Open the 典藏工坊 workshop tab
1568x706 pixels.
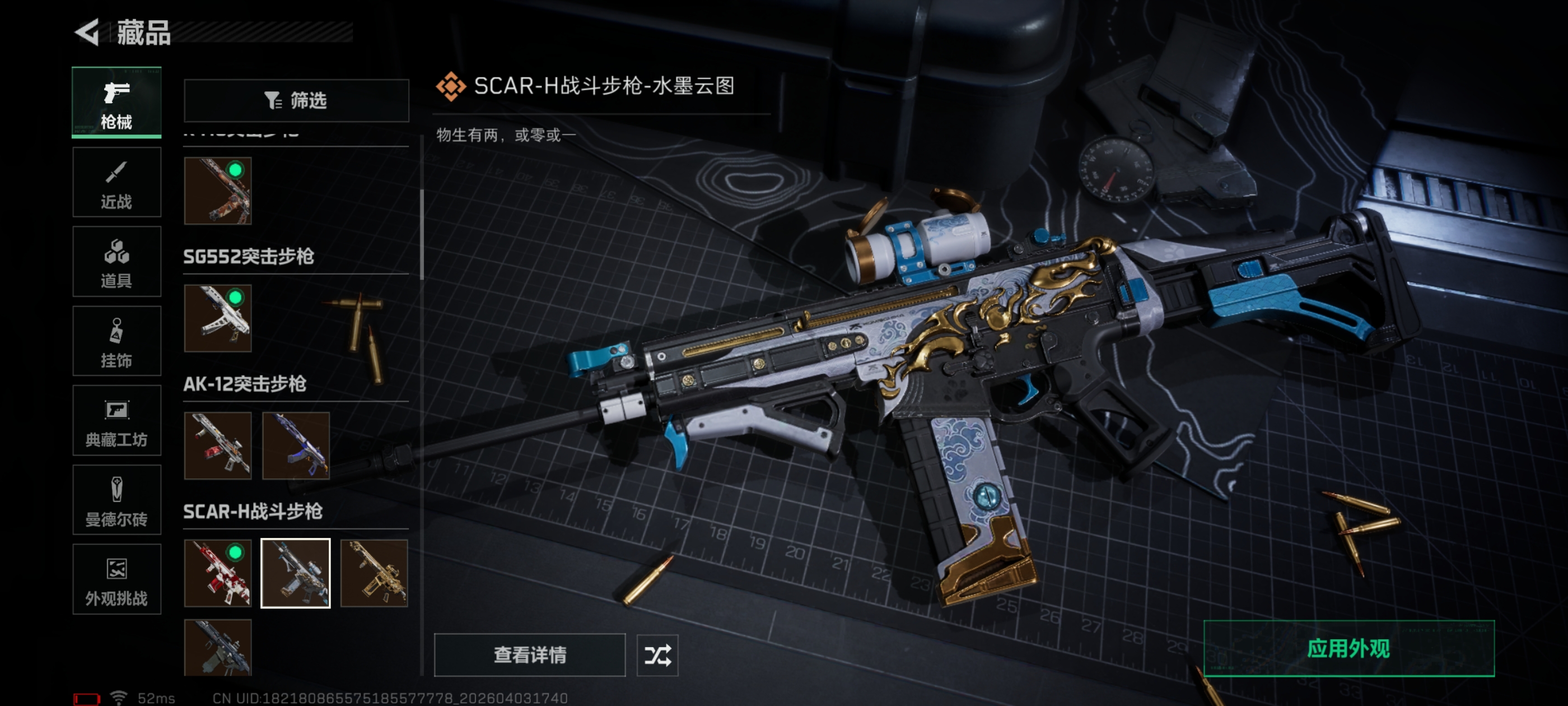coord(116,421)
